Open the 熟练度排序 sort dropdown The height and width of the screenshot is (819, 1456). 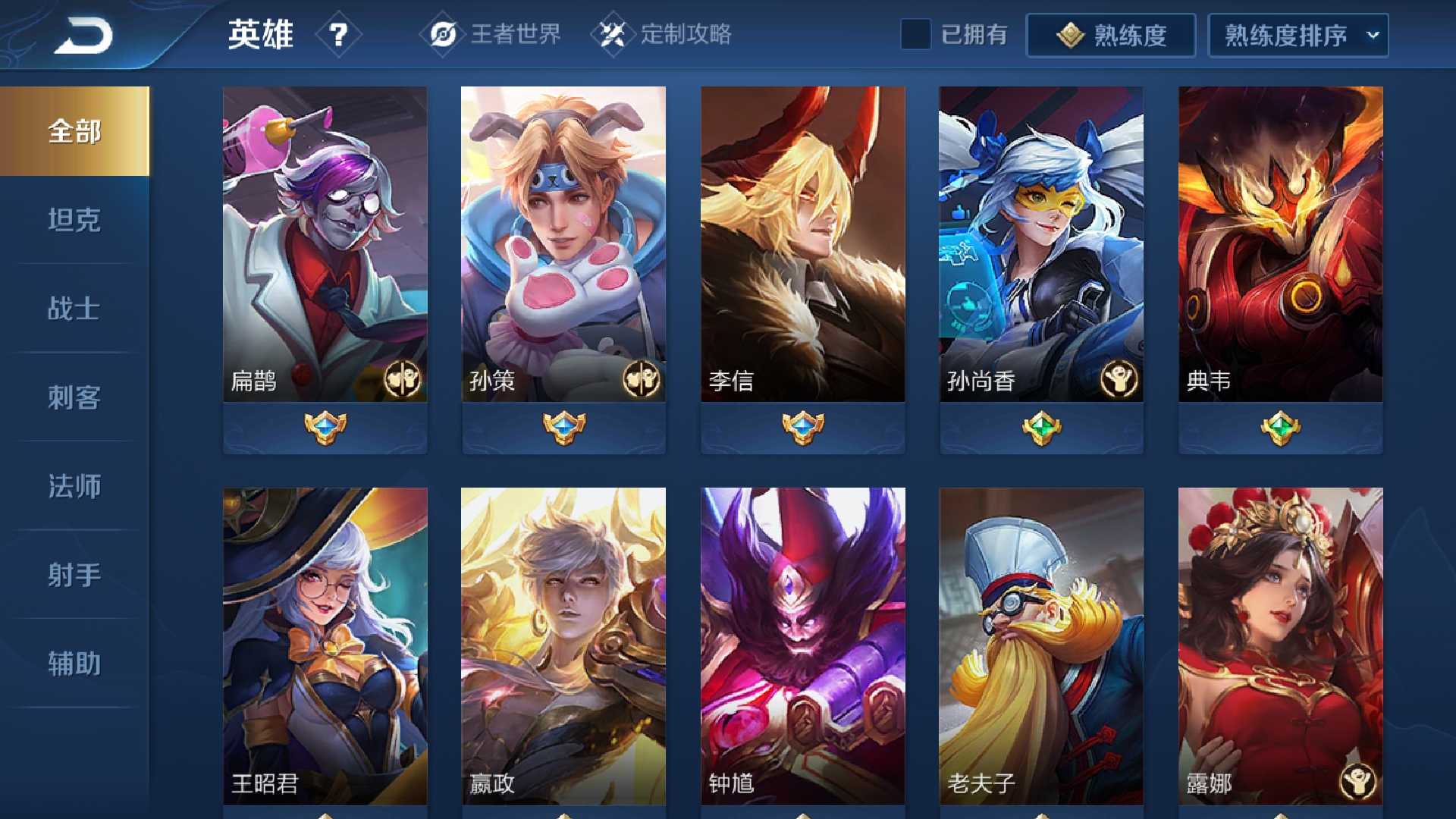tap(1297, 34)
